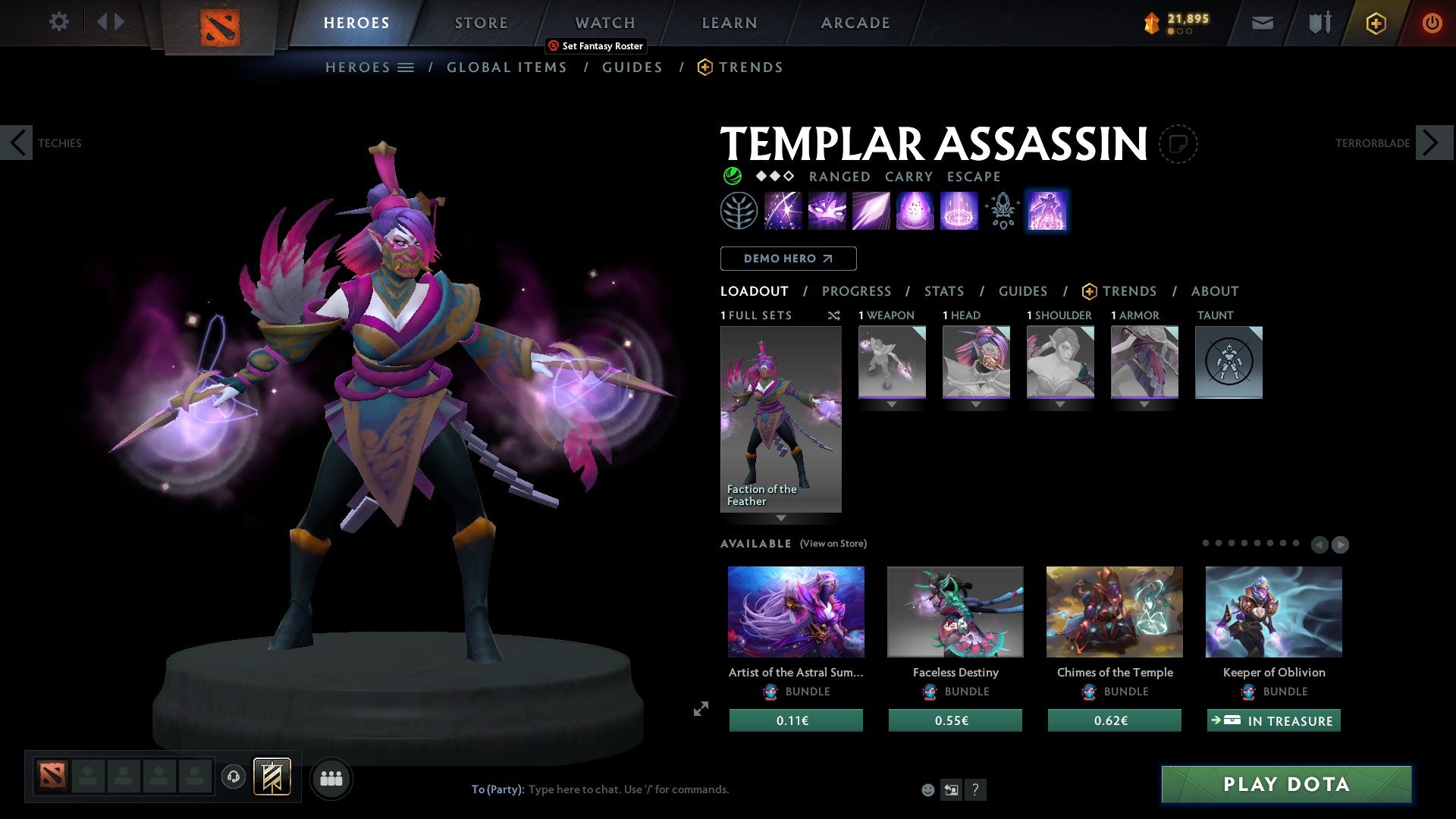Open the Dota Plus hexagon icon
Image resolution: width=1456 pixels, height=819 pixels.
[x=1376, y=23]
